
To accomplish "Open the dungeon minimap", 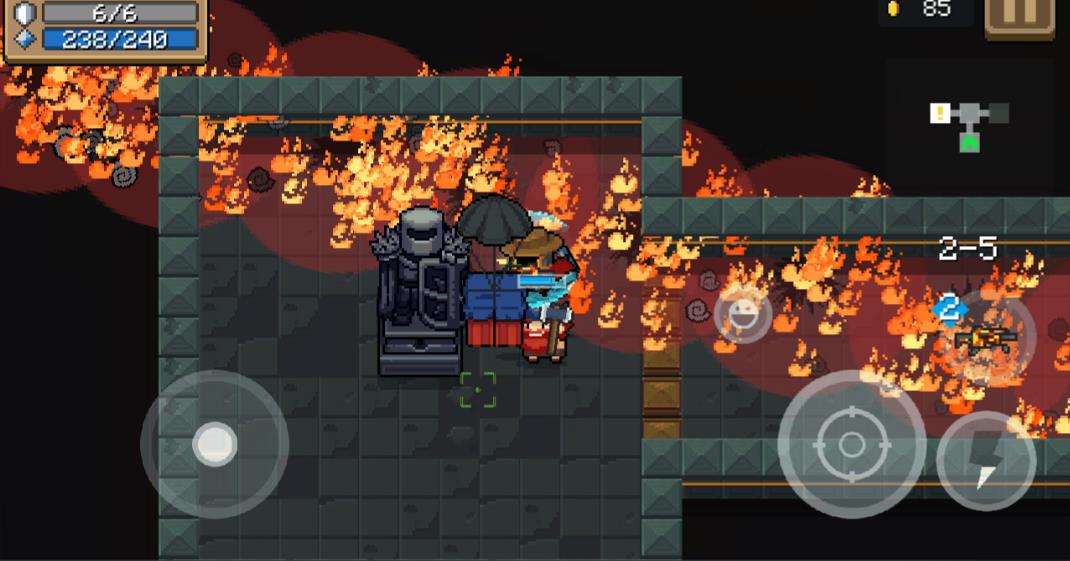I will click(x=969, y=125).
